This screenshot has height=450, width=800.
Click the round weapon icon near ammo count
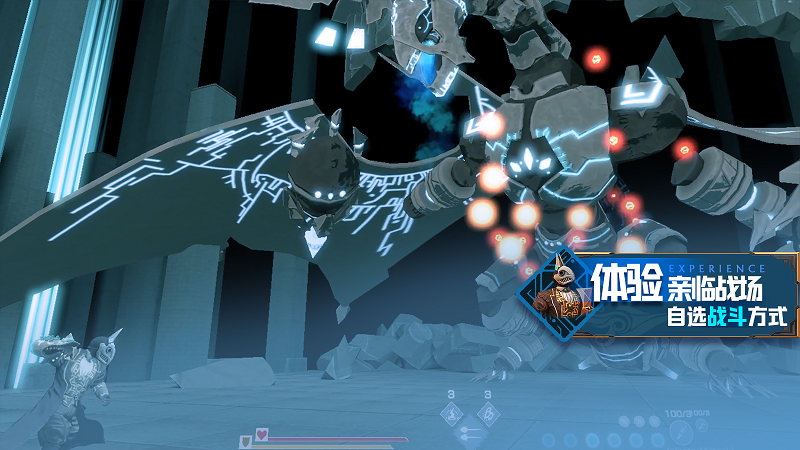(x=682, y=431)
